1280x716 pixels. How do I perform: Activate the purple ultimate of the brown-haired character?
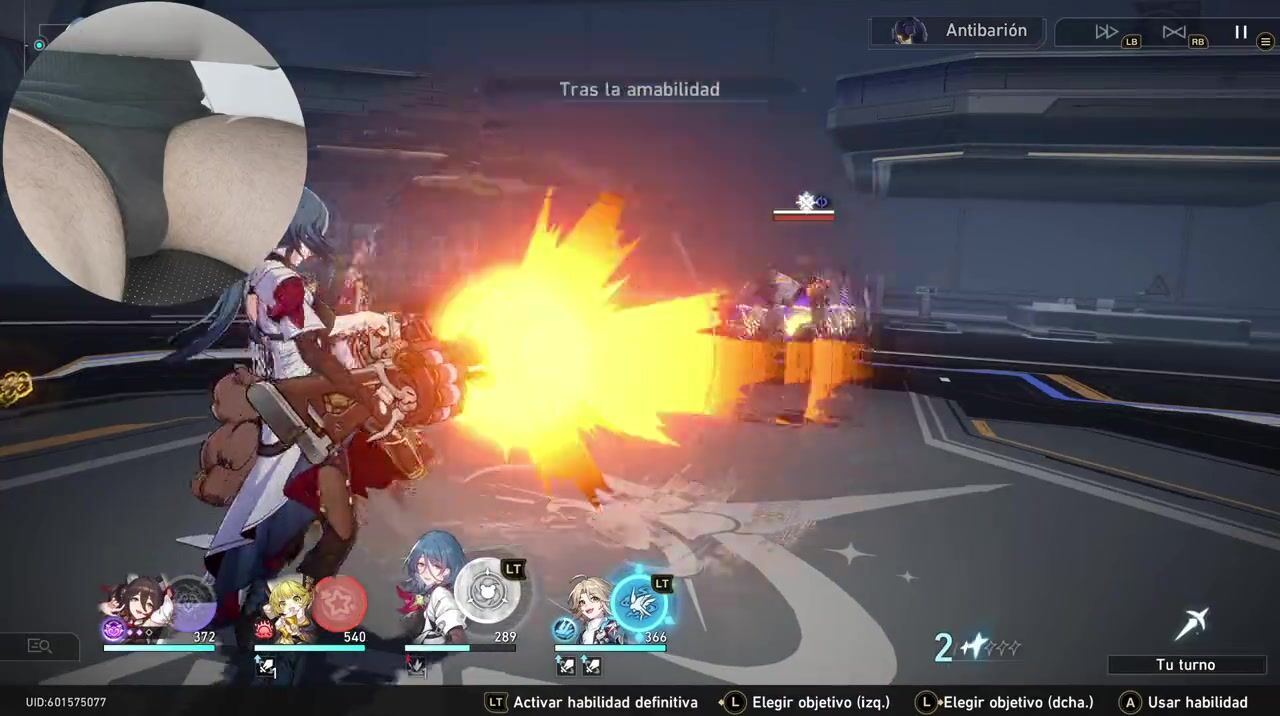(x=190, y=604)
